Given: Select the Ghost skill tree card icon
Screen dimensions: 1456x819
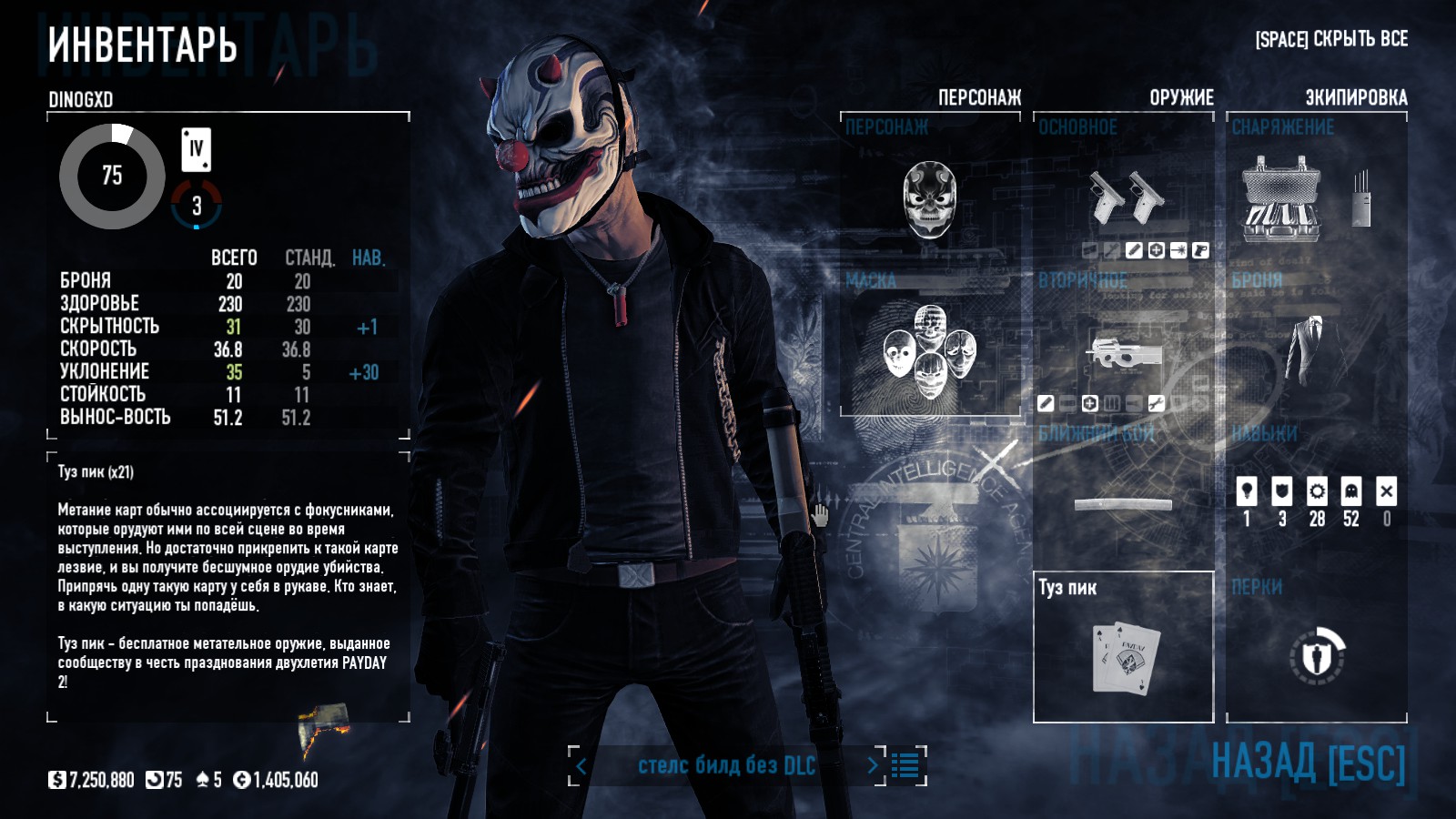Looking at the screenshot, I should [x=1350, y=491].
